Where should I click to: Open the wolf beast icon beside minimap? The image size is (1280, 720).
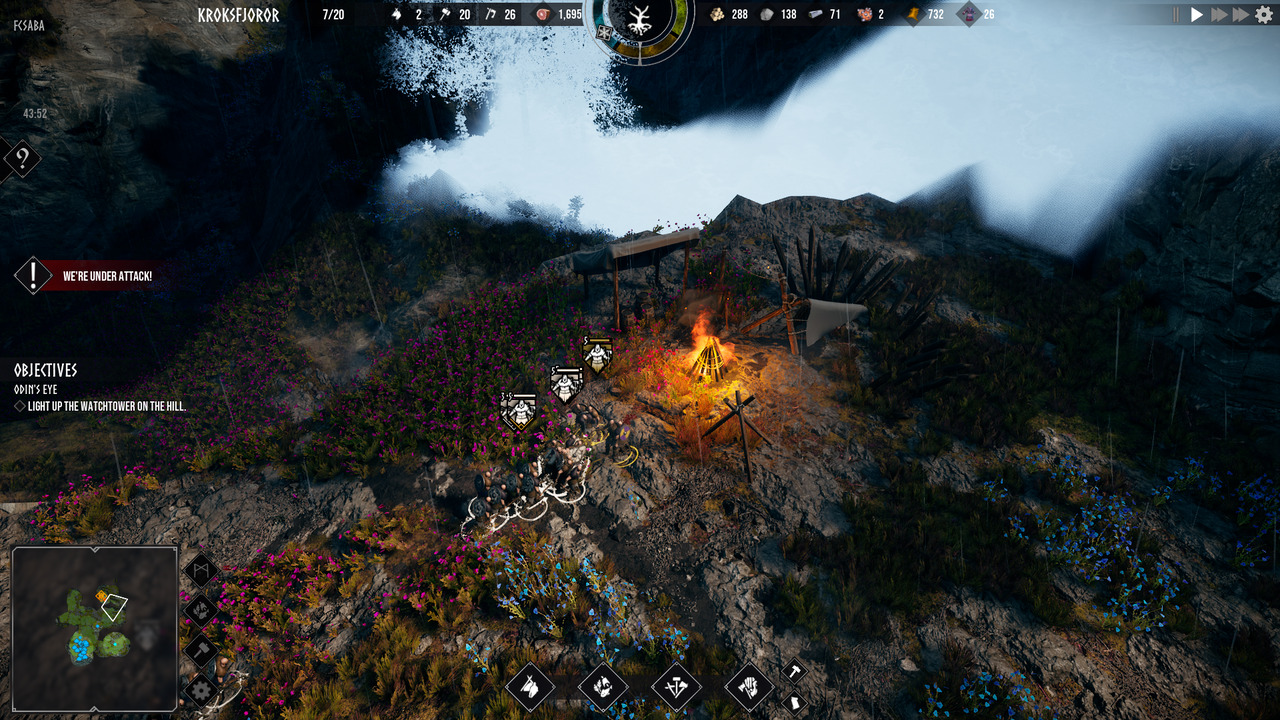pyautogui.click(x=202, y=610)
